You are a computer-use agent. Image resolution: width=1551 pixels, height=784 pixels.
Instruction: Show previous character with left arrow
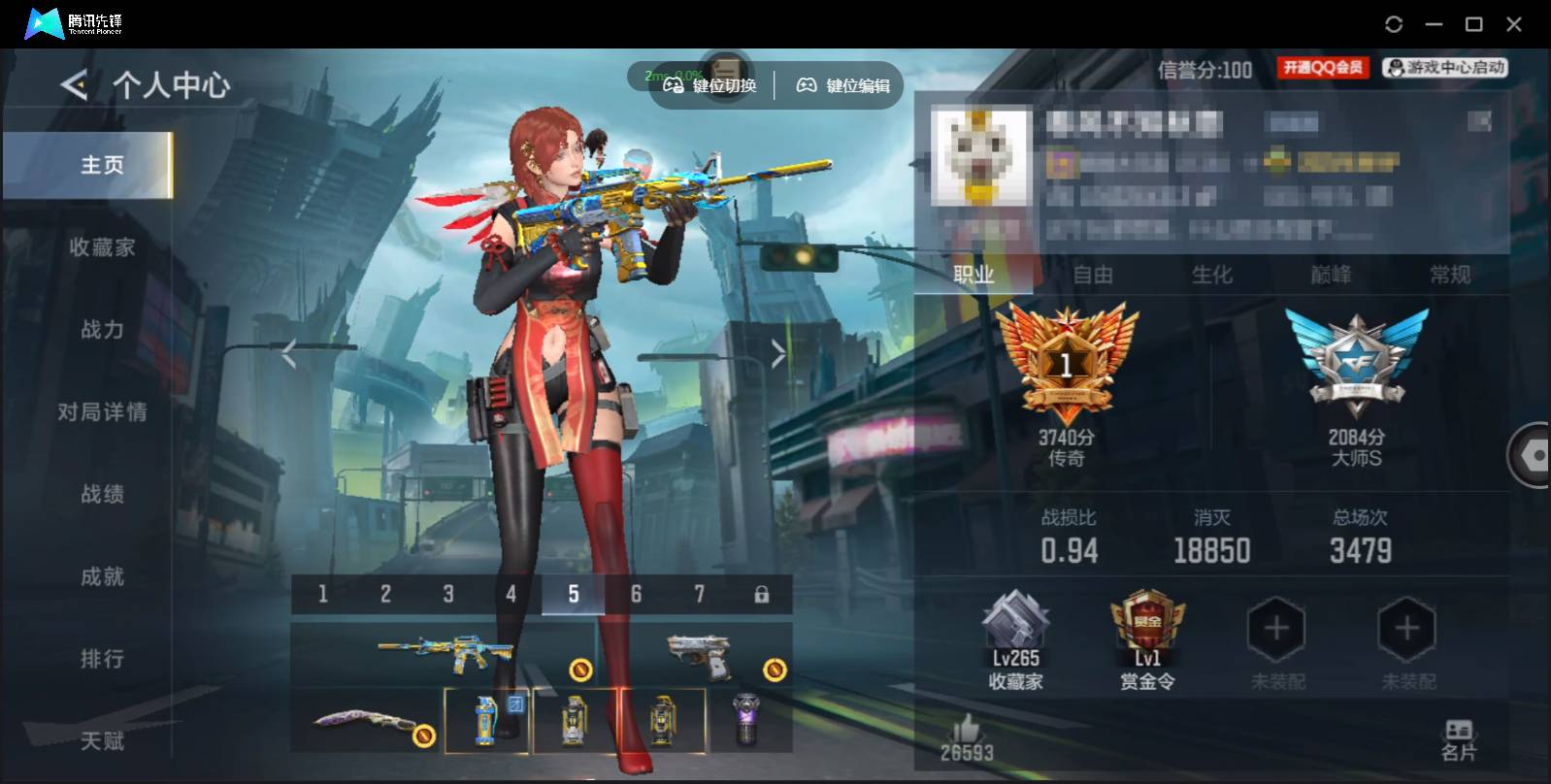pyautogui.click(x=290, y=352)
